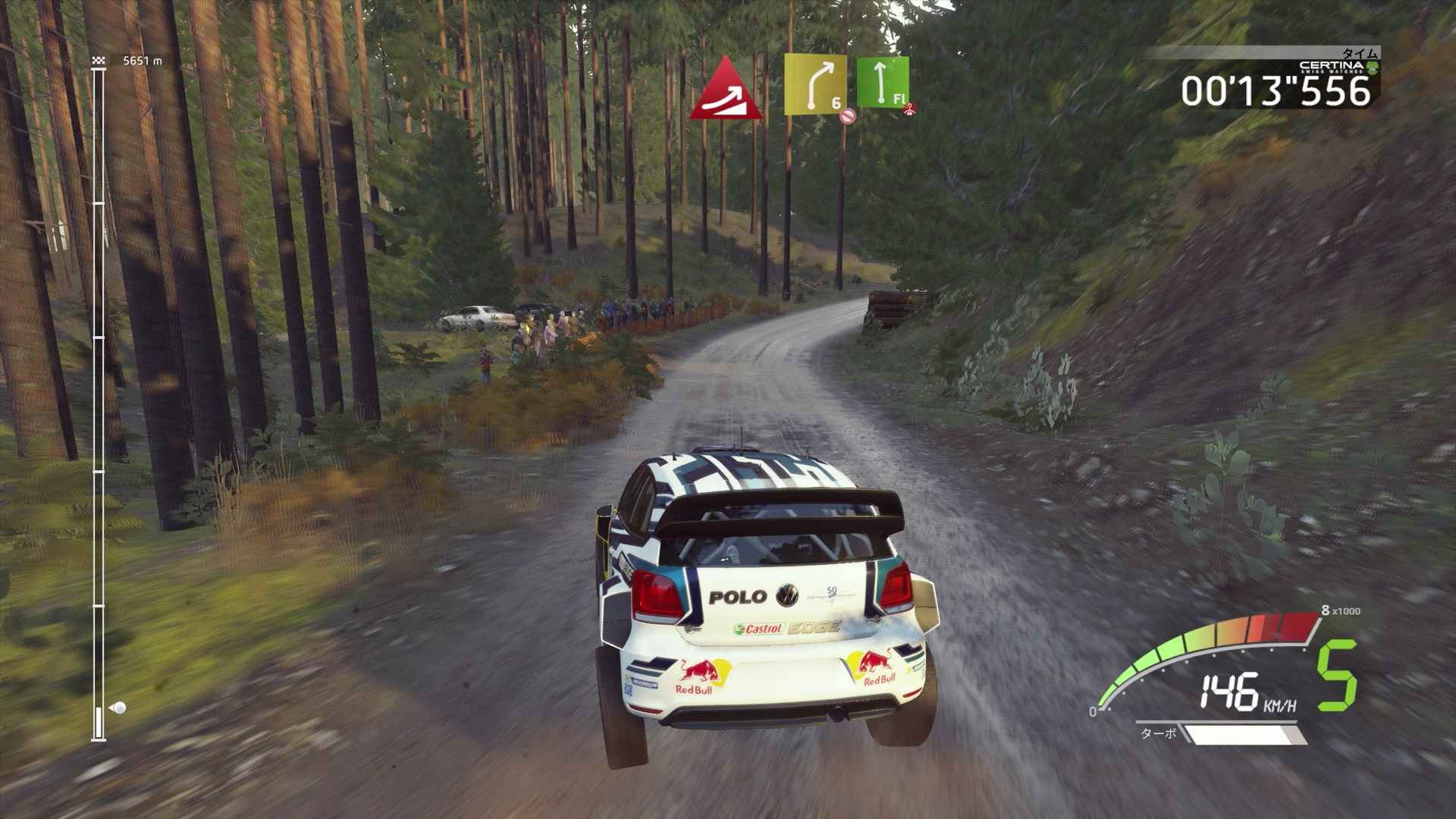Click the green straight-ahead pace note
Image resolution: width=1456 pixels, height=819 pixels.
click(x=882, y=82)
